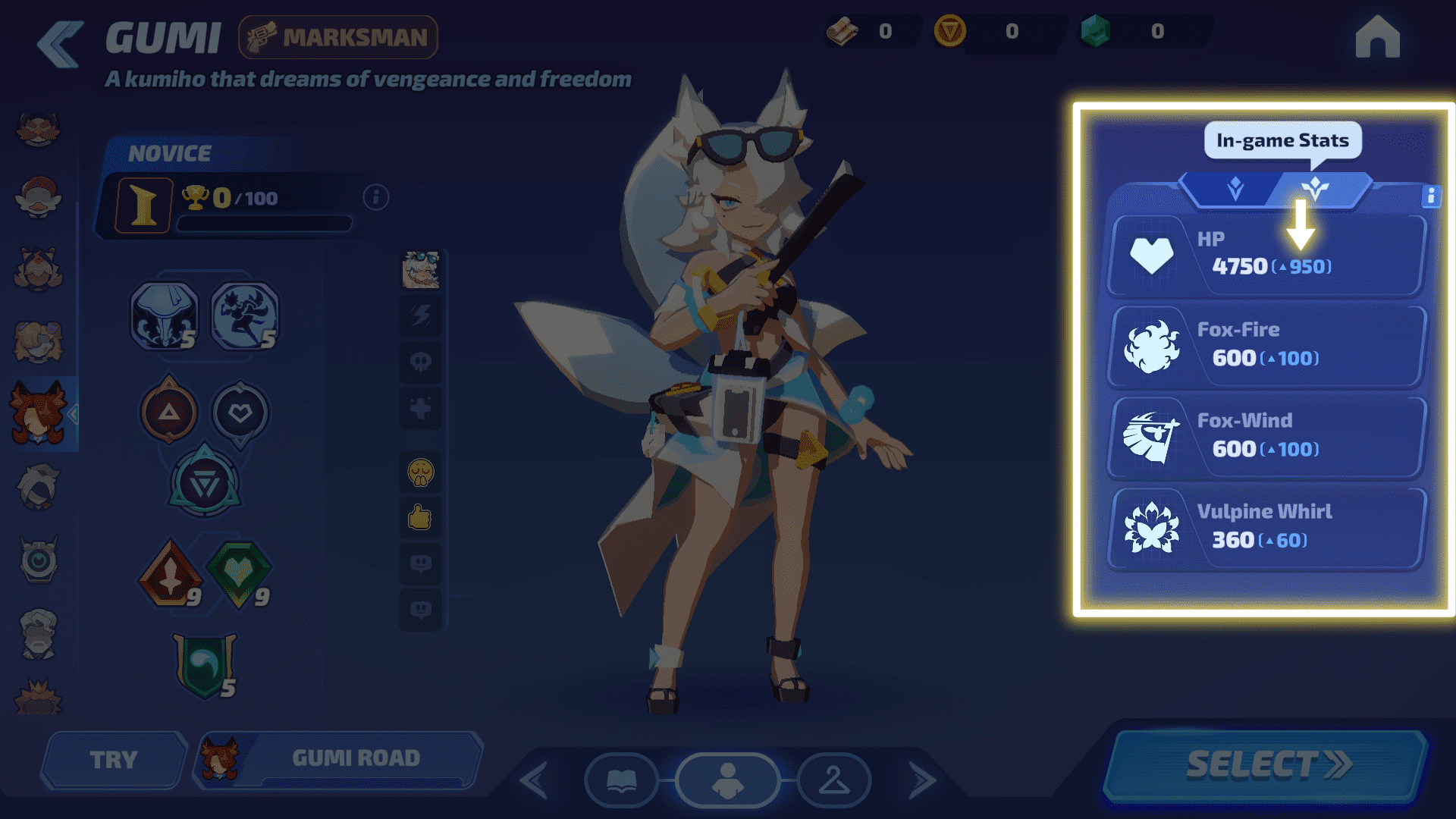View the Fox-Wind skill details
The width and height of the screenshot is (1456, 819).
pos(1265,437)
